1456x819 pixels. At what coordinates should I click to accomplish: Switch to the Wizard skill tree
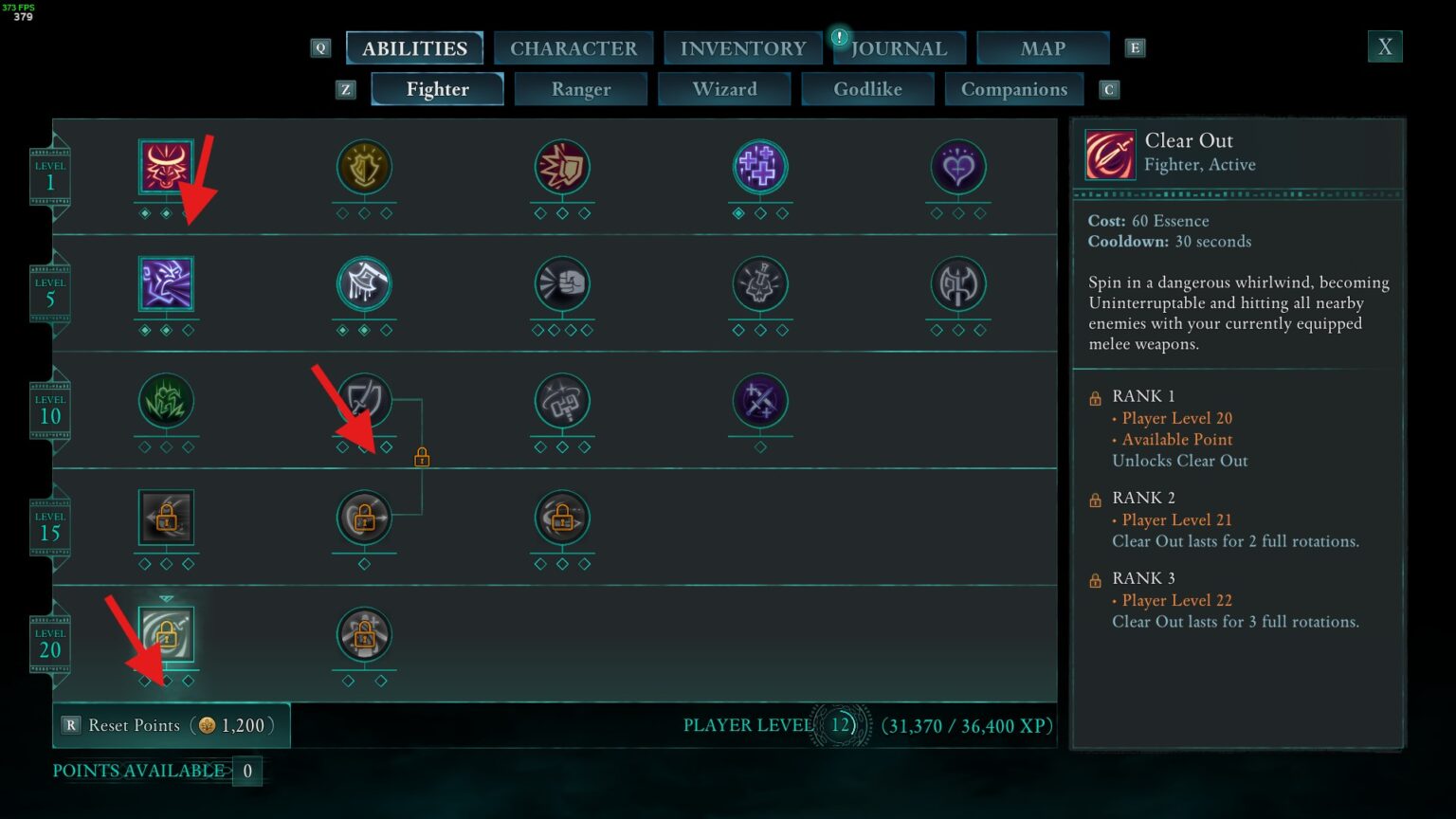[724, 89]
